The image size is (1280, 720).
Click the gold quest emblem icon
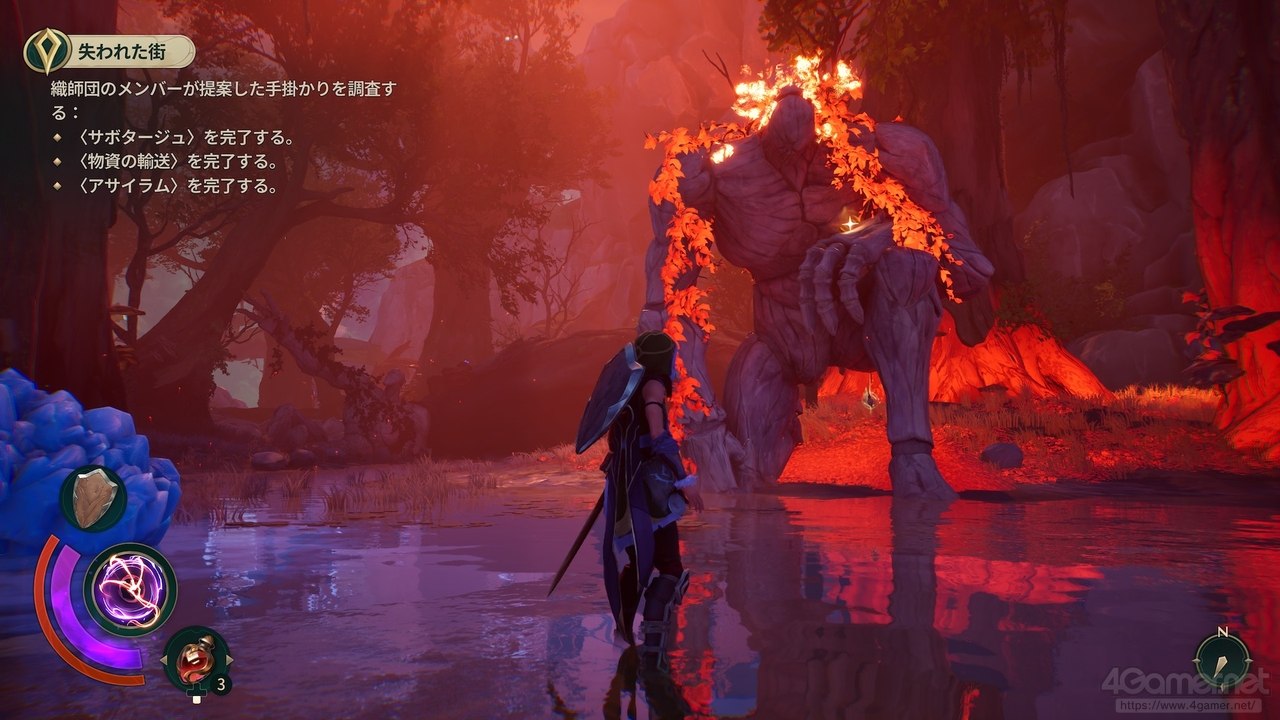42,50
